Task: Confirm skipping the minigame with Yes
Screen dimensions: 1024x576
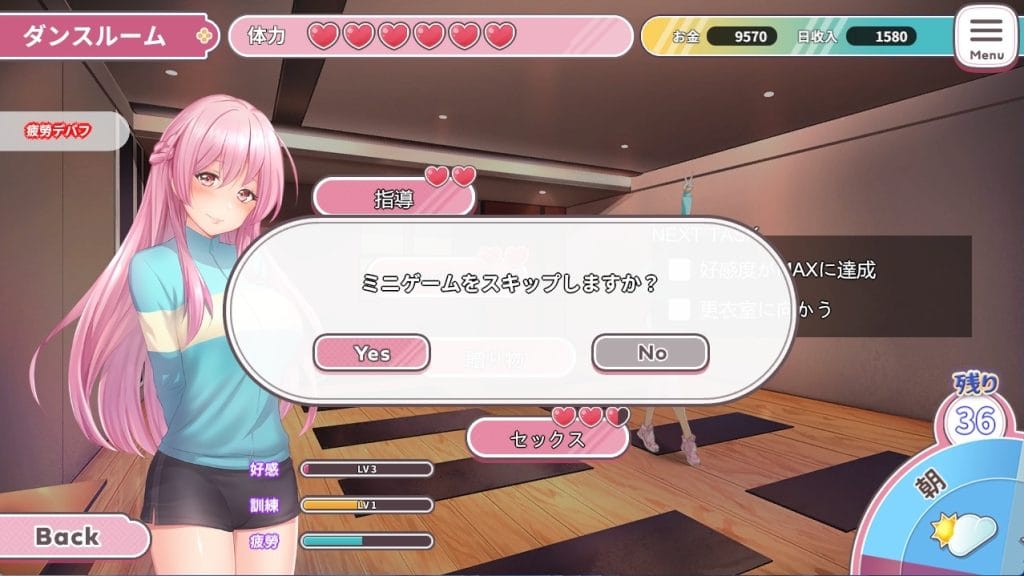Action: click(x=372, y=353)
